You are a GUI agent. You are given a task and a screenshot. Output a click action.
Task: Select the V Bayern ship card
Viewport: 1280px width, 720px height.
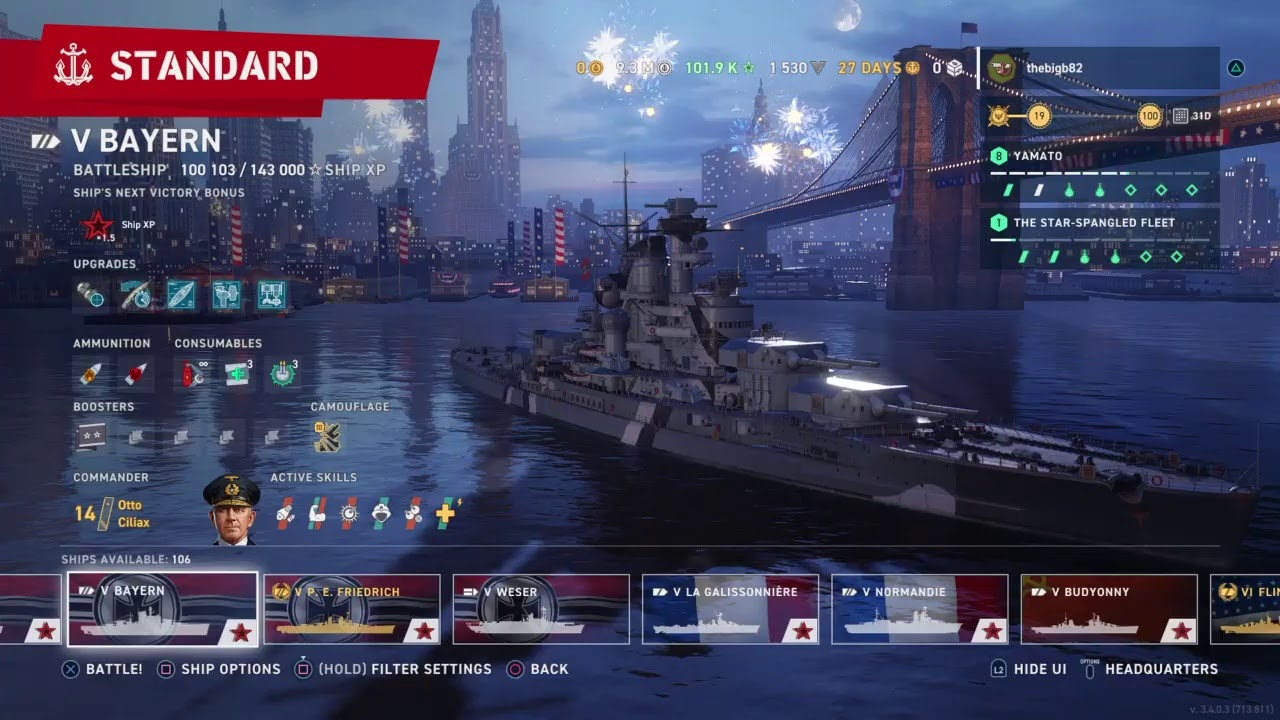click(x=162, y=609)
